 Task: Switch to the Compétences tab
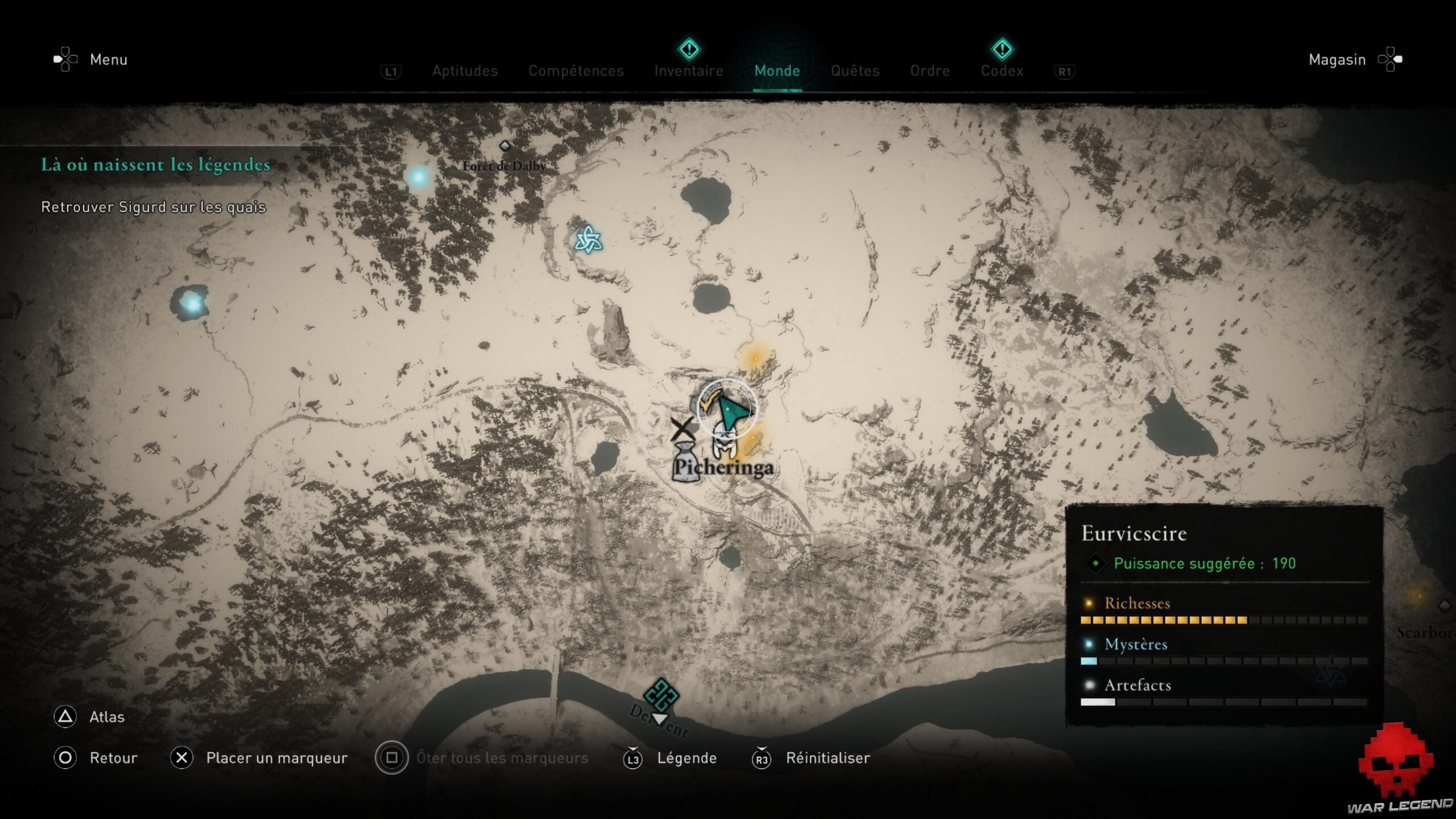click(576, 71)
